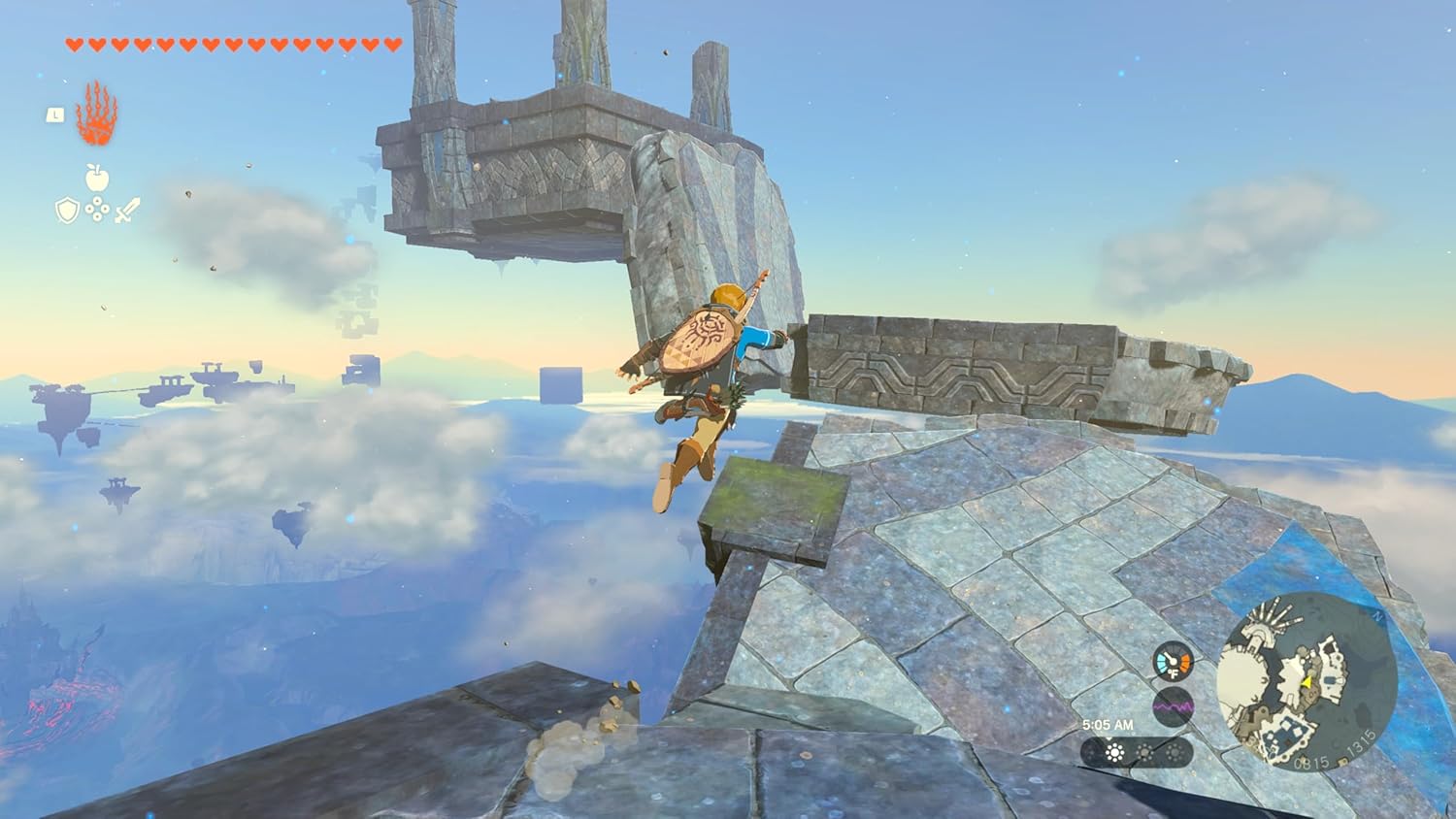Open the thermometer °F readout
Viewport: 1456px width, 819px height.
coord(1174,673)
